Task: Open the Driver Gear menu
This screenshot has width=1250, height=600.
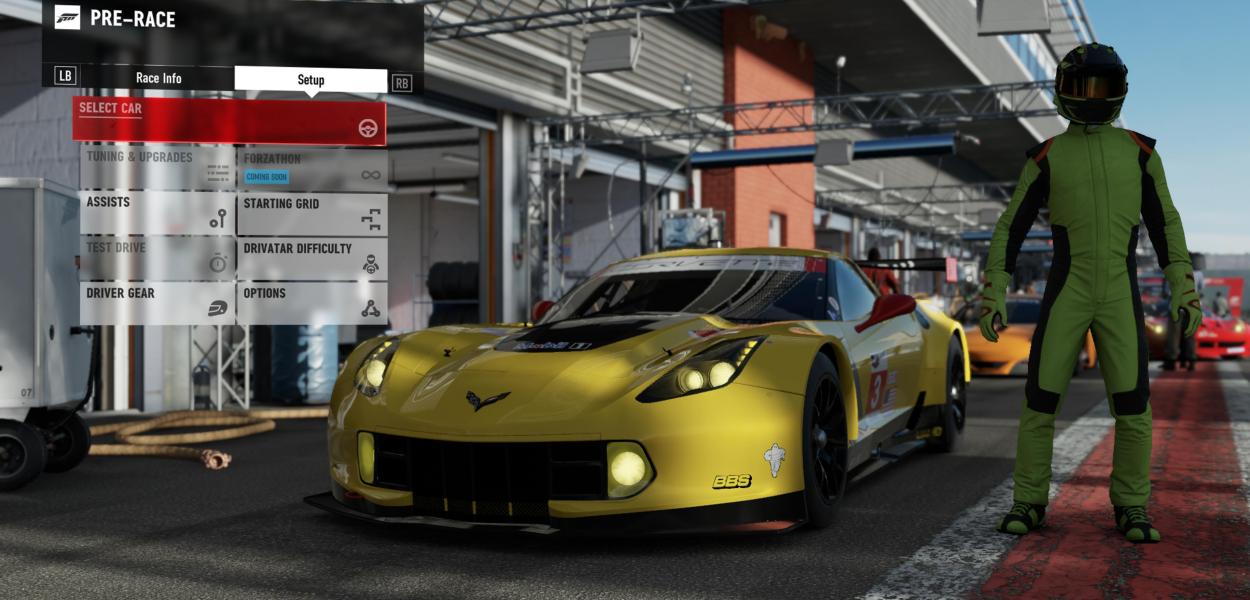Action: click(x=156, y=303)
